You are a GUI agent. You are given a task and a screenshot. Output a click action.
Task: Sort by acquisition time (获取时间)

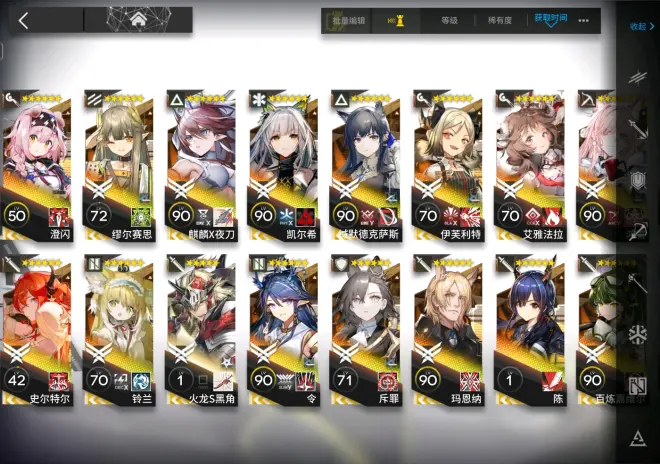(x=550, y=19)
